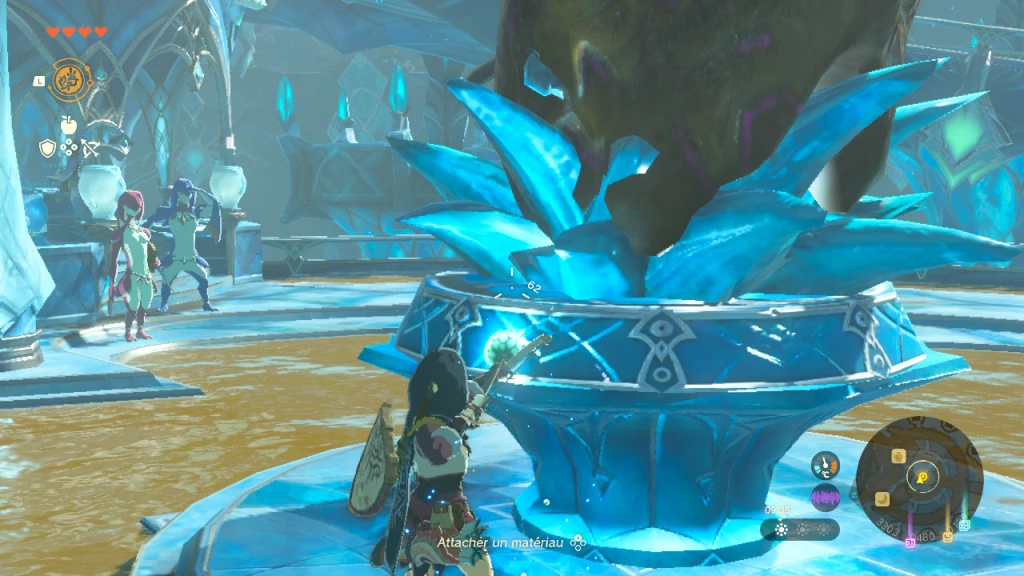Check the temperature gauge icon
This screenshot has width=1024, height=576.
pyautogui.click(x=825, y=465)
